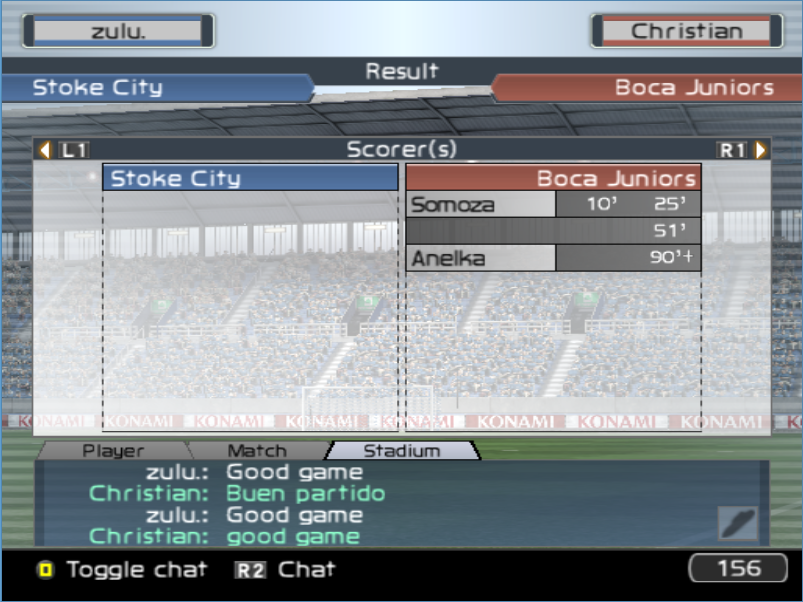
Task: Select the Christian player name panel
Action: [686, 31]
